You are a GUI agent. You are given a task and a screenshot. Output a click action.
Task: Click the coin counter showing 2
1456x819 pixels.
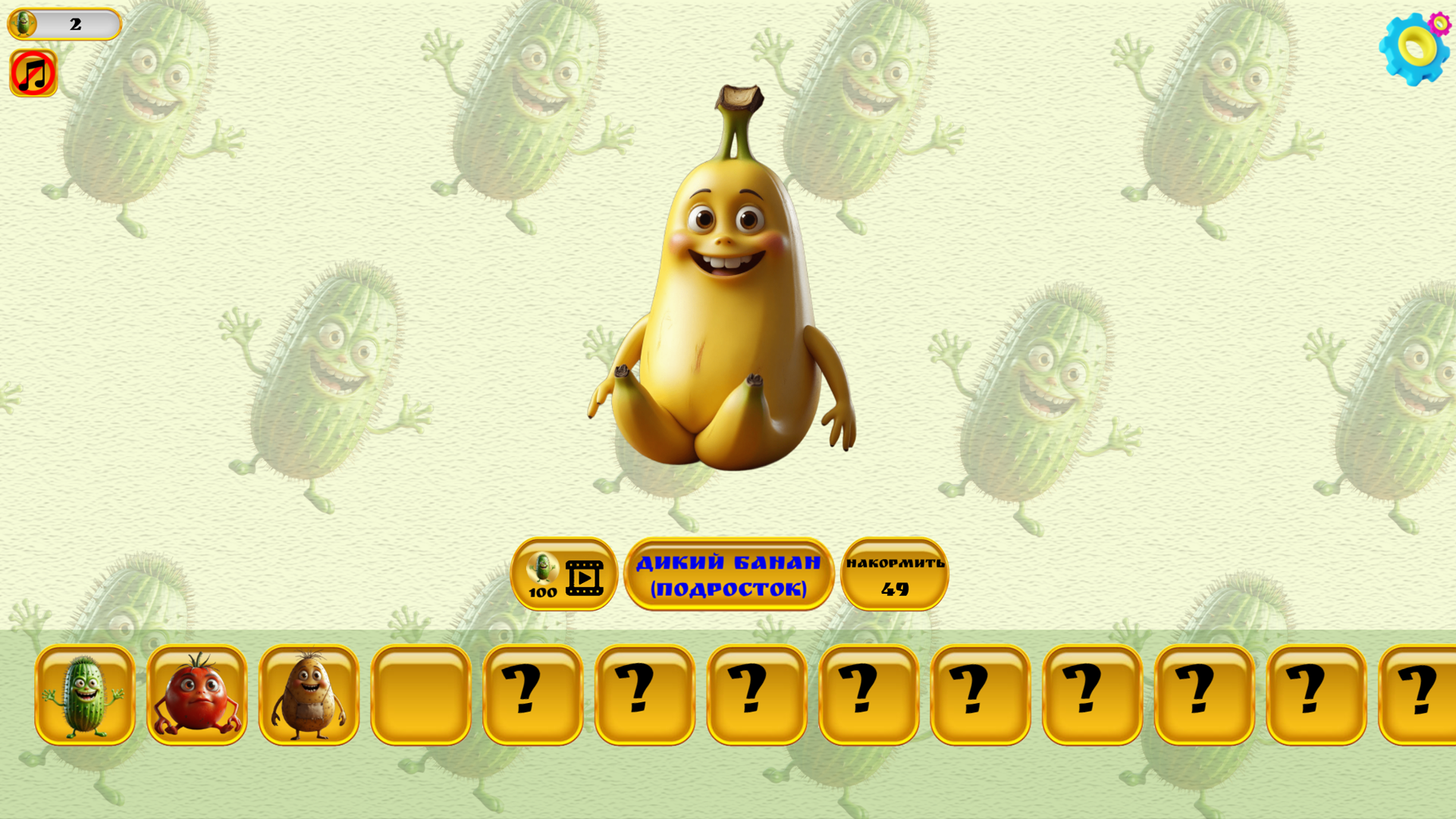coord(74,24)
